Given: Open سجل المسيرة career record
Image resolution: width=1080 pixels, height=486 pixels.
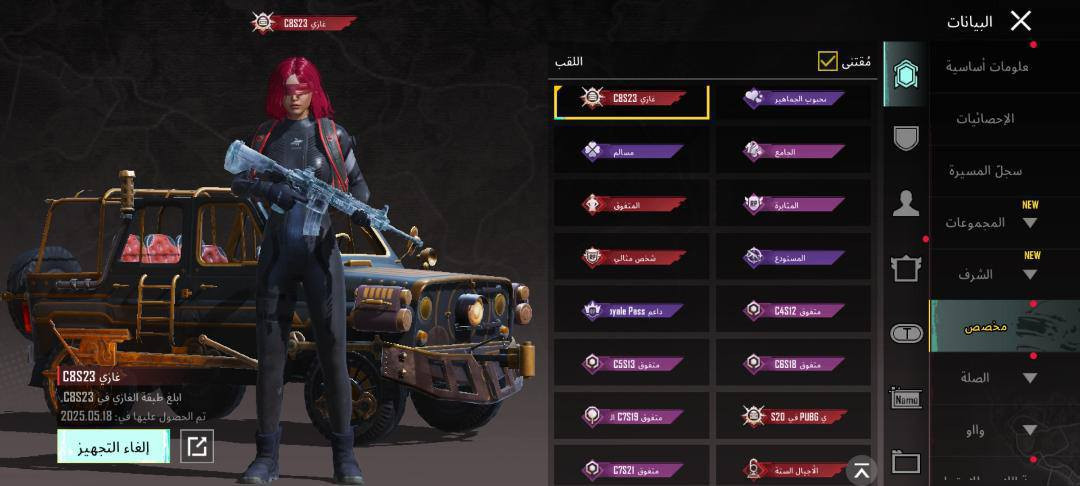Looking at the screenshot, I should coord(985,171).
